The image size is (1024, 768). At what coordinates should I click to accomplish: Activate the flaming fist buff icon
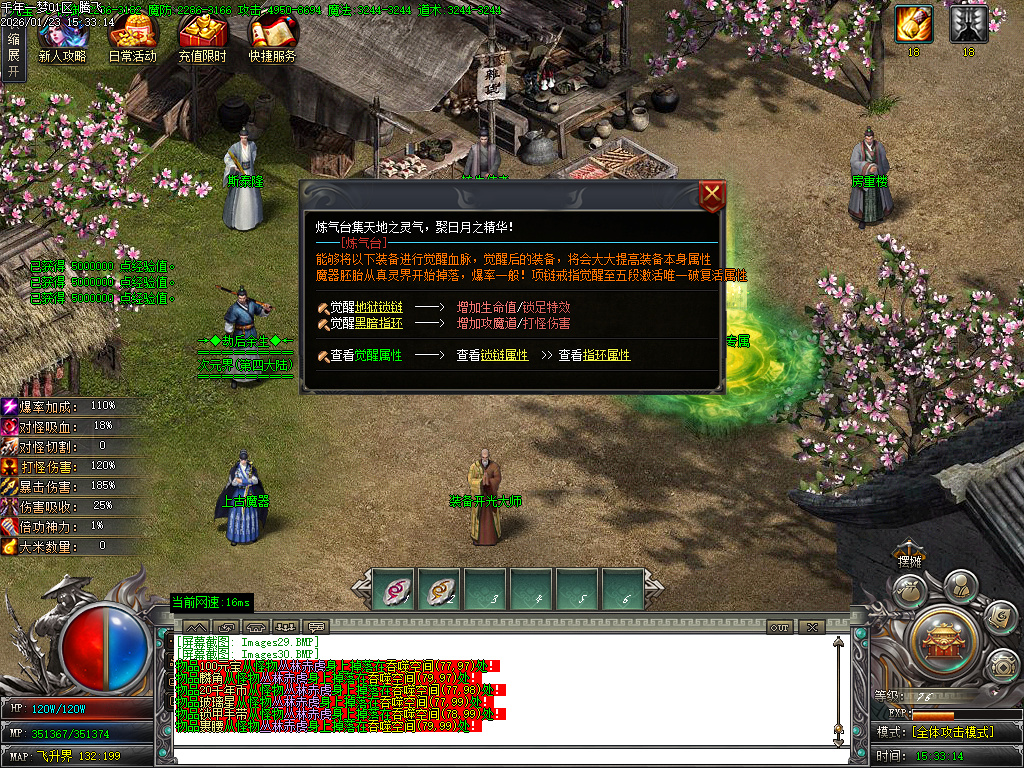click(x=913, y=24)
